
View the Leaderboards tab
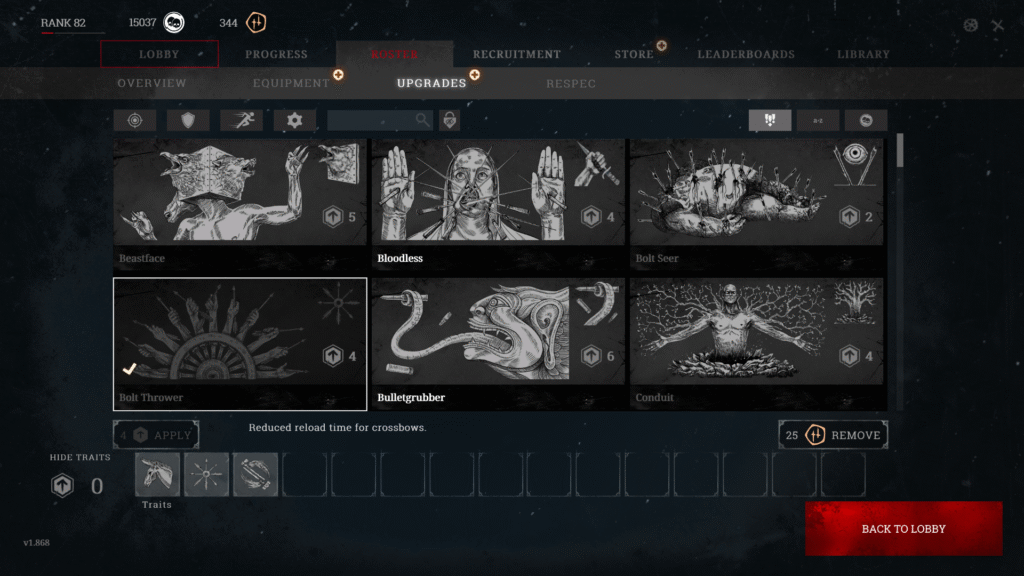(x=746, y=54)
